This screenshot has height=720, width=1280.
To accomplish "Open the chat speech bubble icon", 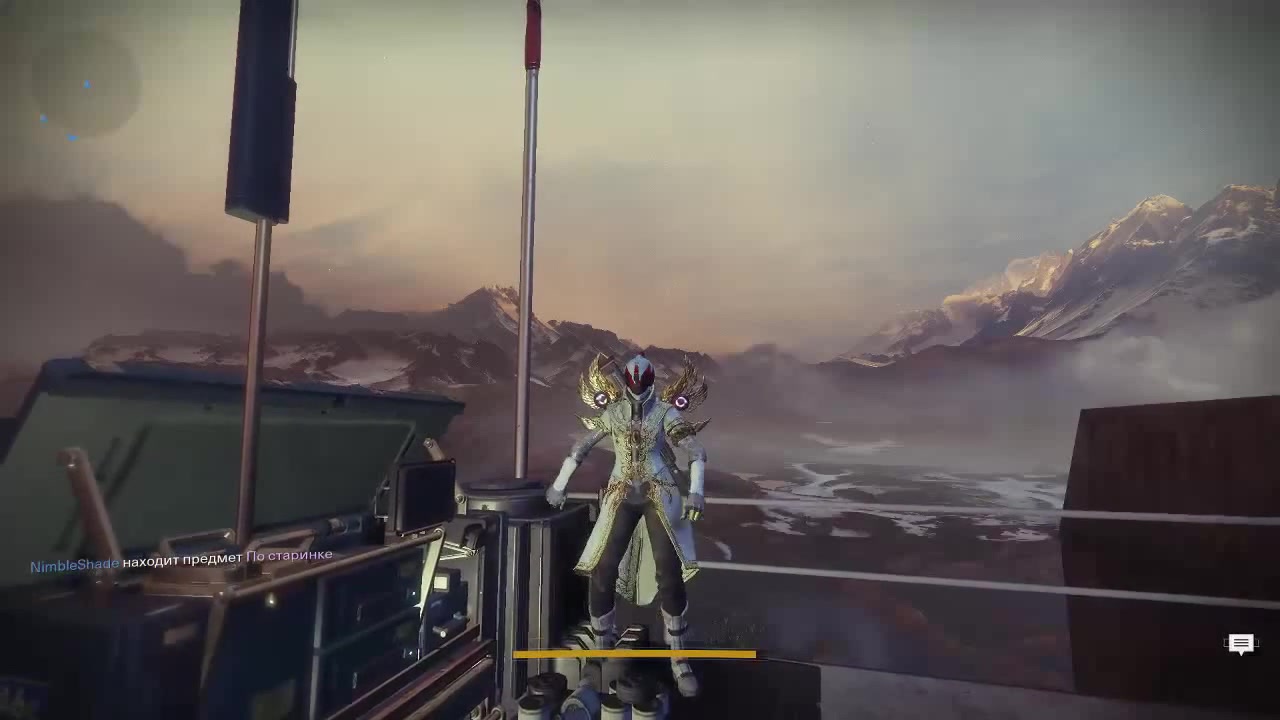I will click(1240, 644).
